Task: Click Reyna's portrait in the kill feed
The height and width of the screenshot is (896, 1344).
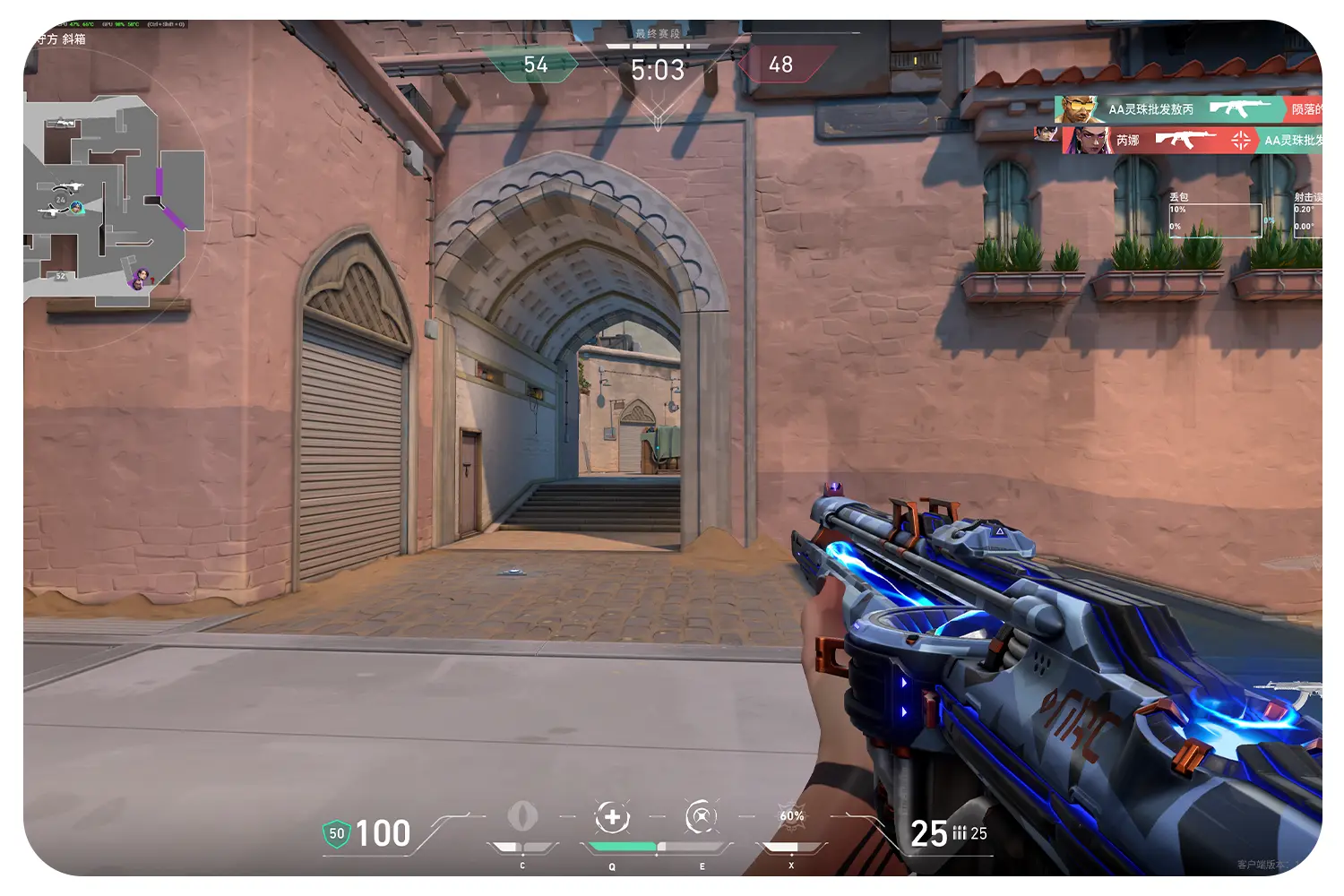Action: point(1090,140)
